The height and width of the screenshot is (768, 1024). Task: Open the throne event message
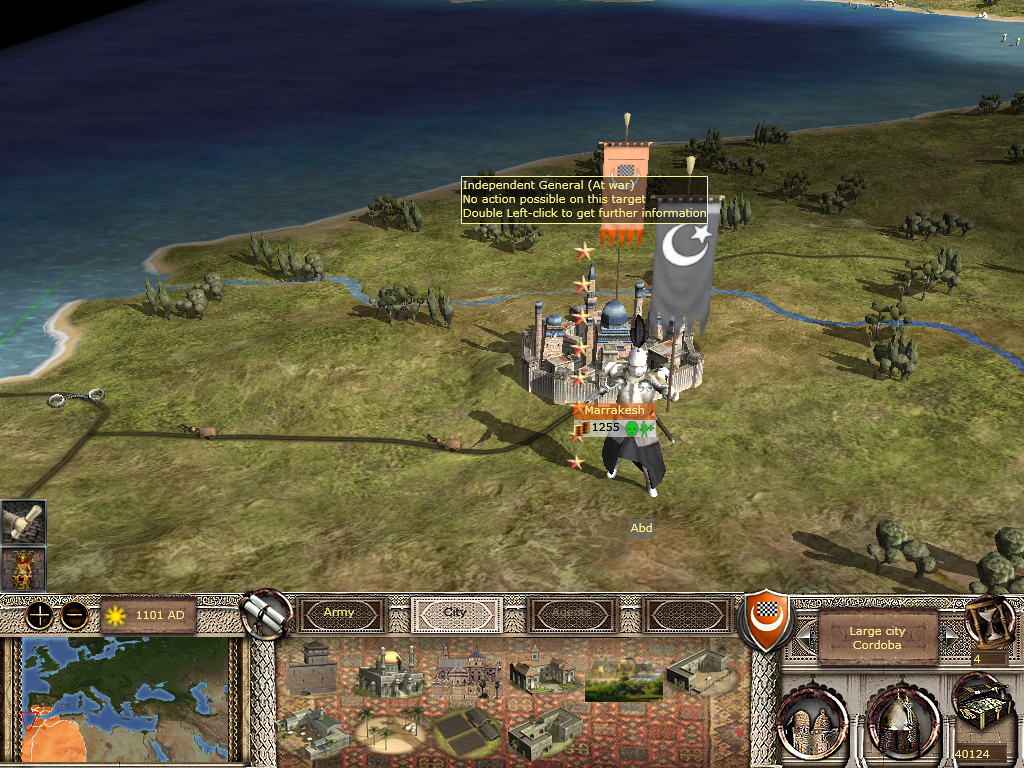(x=23, y=568)
